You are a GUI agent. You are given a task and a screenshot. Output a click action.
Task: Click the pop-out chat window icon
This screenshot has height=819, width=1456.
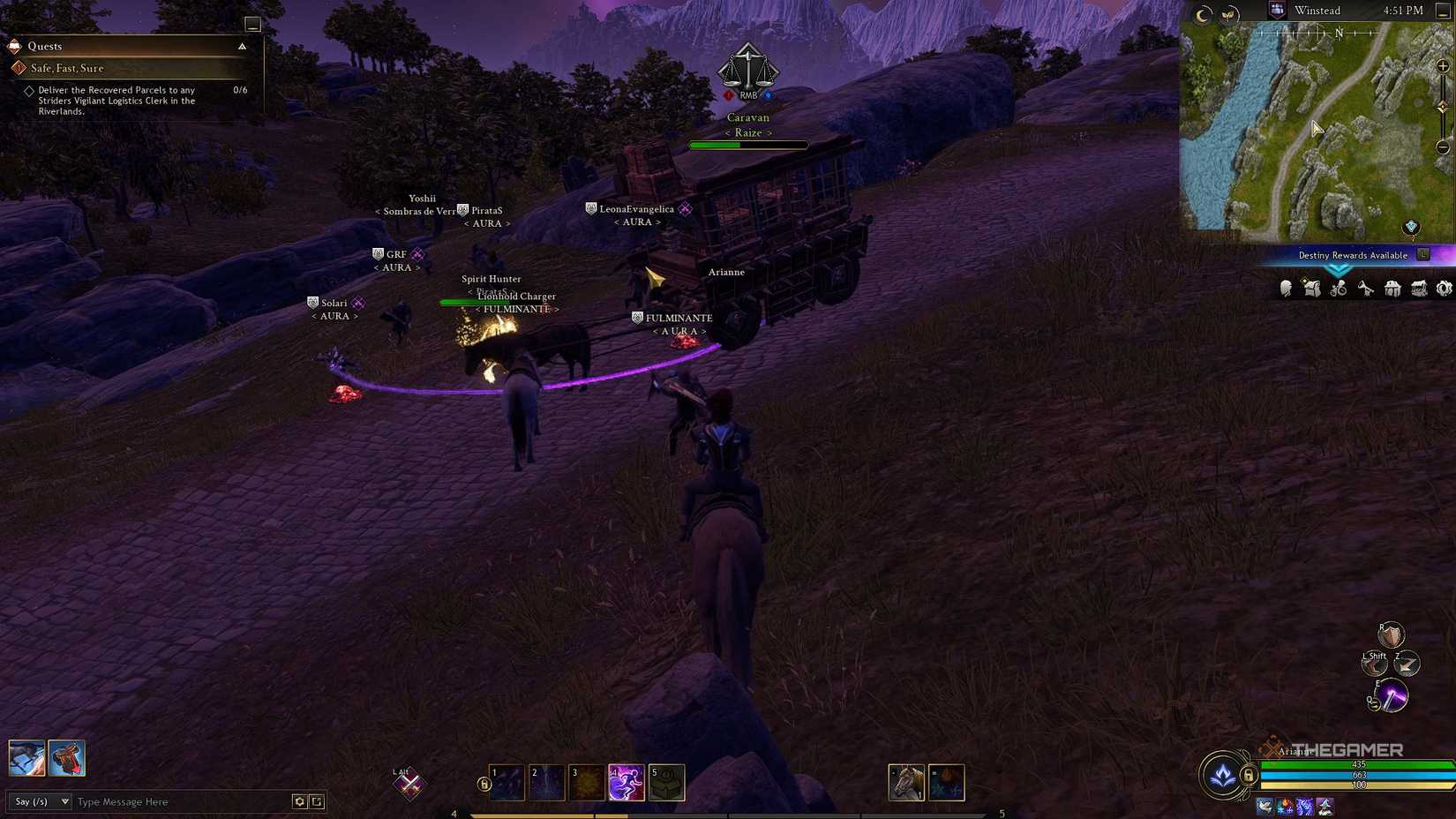tap(317, 801)
